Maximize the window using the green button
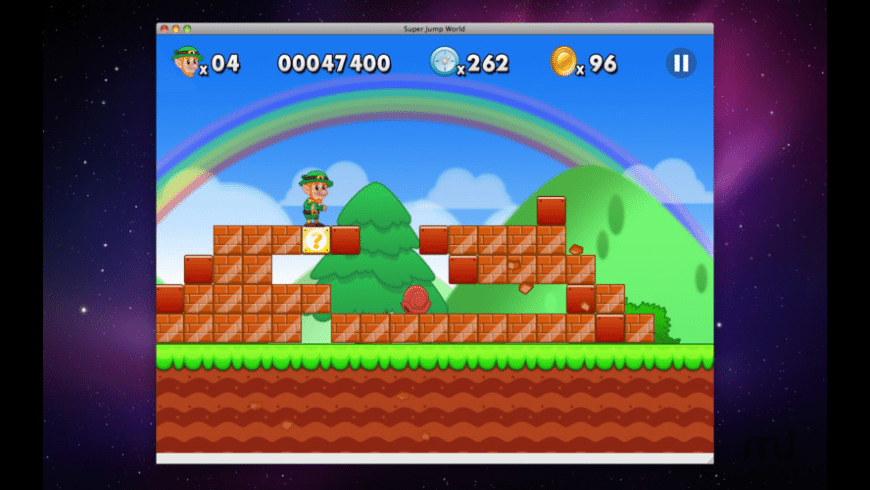Screen dimensions: 870x490 [x=187, y=29]
